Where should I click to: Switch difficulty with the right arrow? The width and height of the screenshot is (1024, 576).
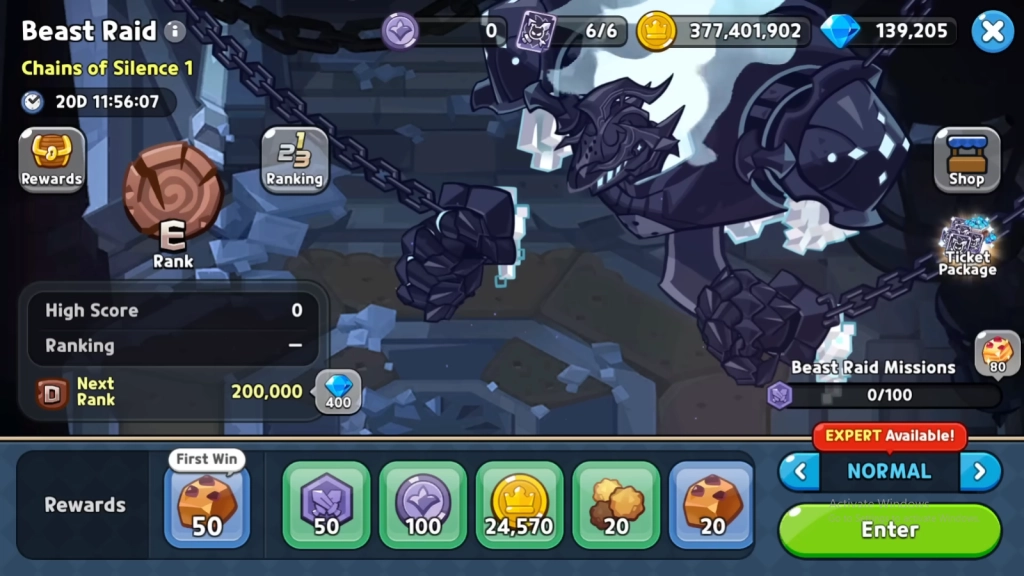tap(980, 471)
